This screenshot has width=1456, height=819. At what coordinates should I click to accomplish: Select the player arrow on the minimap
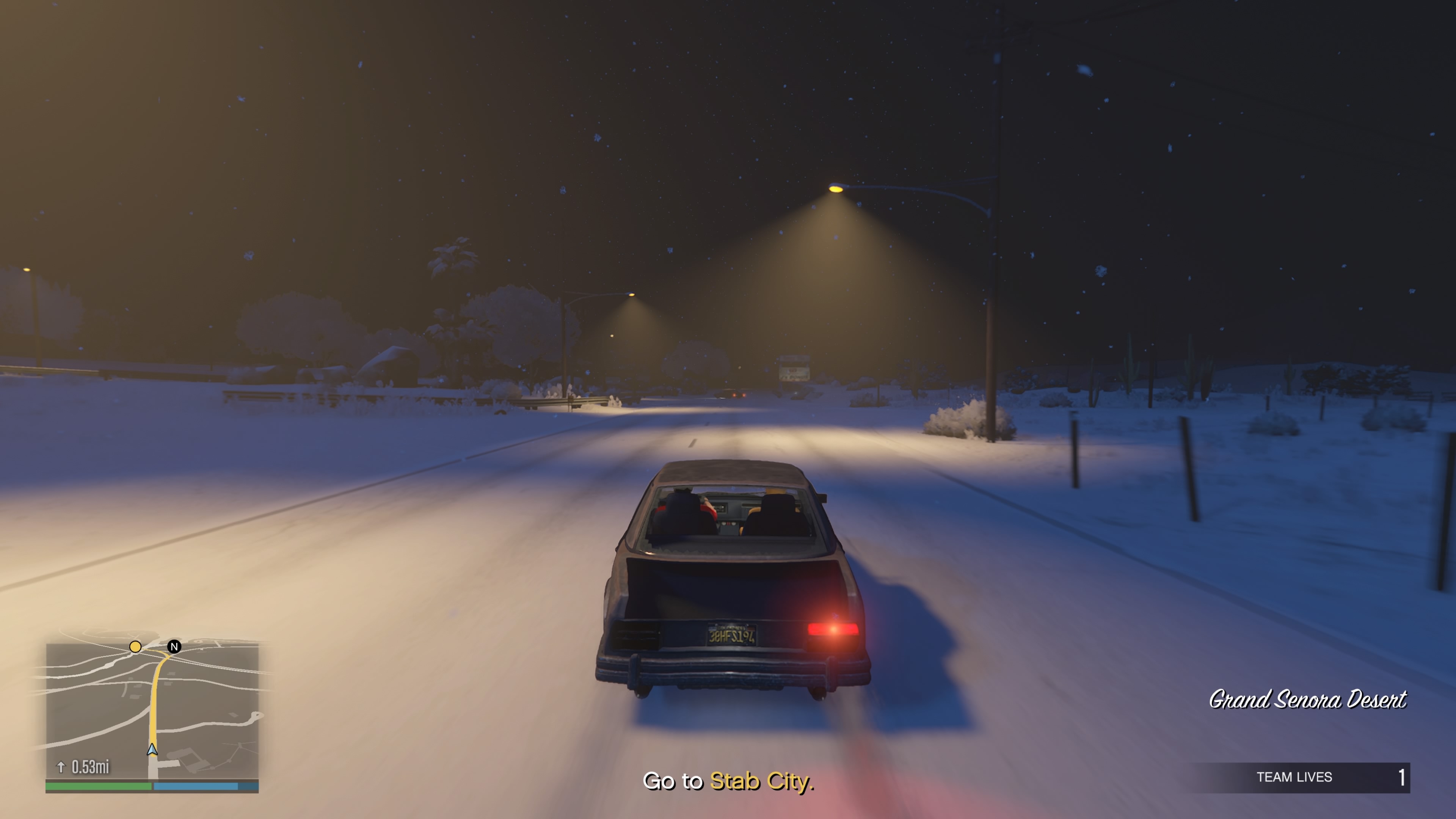(152, 750)
